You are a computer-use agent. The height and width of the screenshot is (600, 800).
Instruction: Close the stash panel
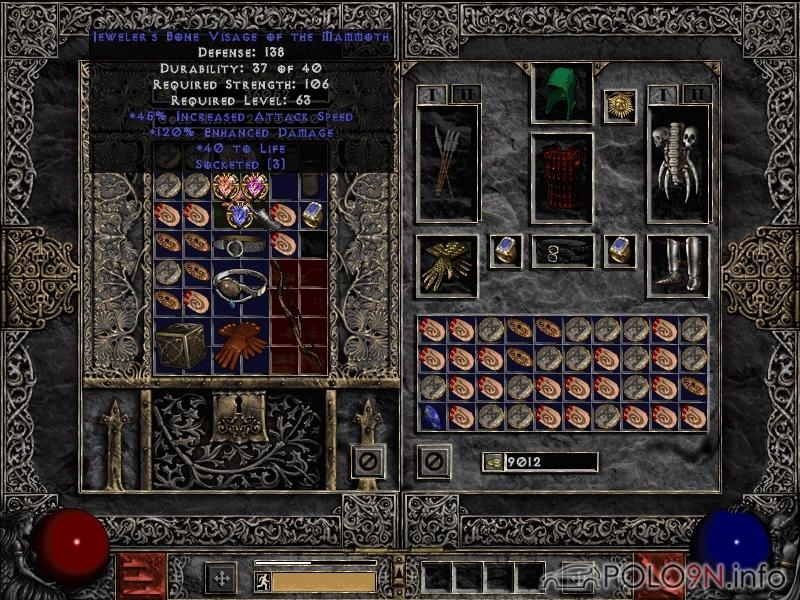coord(367,461)
